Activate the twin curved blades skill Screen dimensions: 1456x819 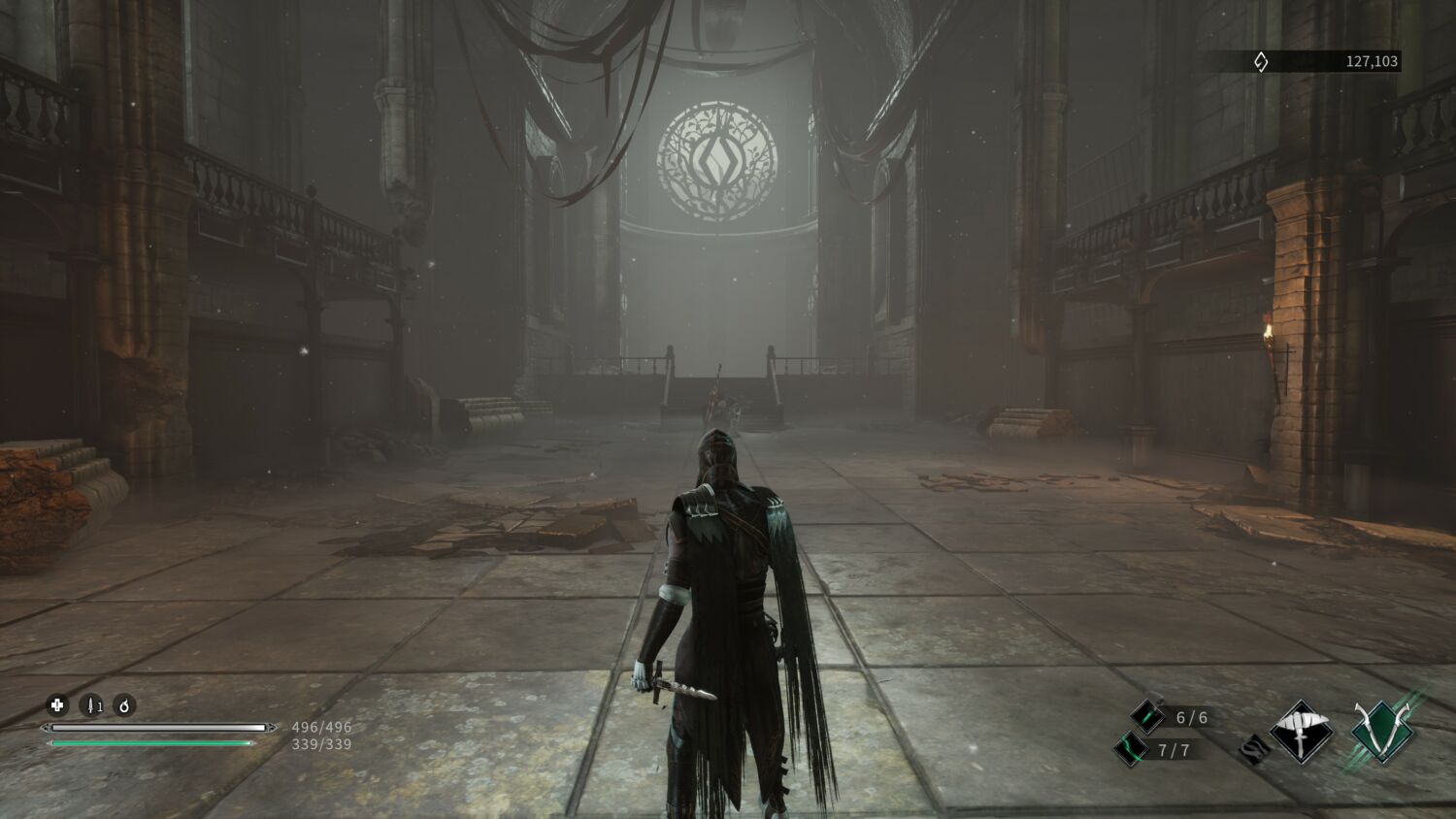click(1381, 733)
